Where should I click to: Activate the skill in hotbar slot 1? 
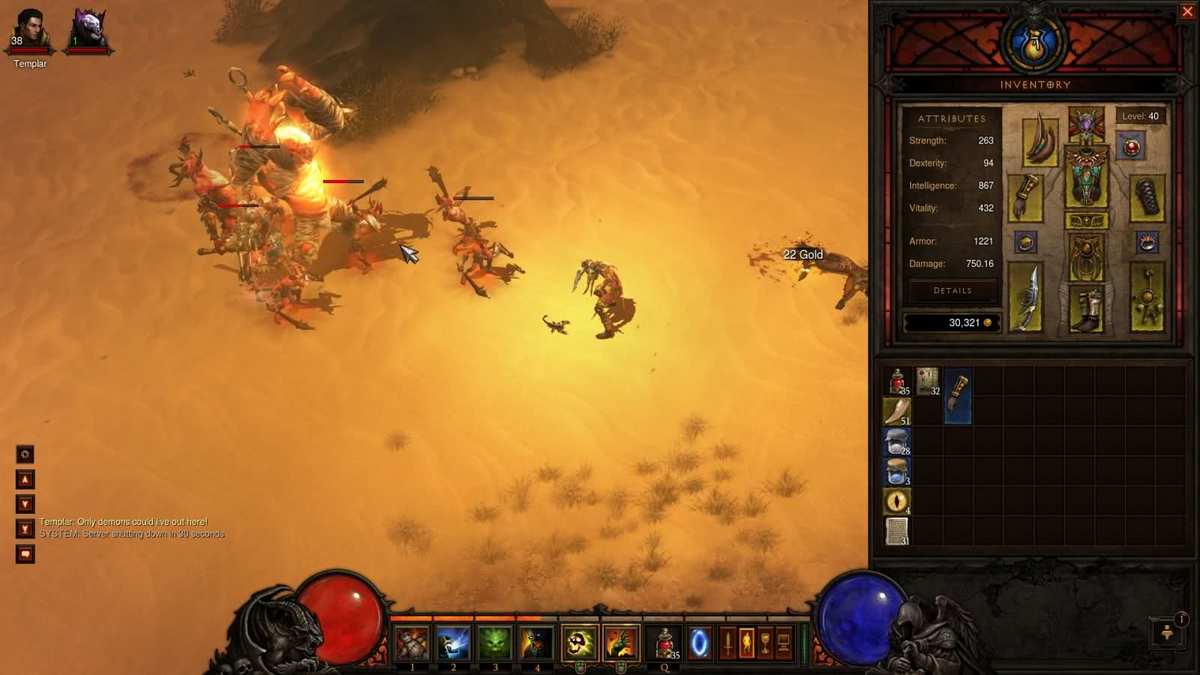point(412,643)
